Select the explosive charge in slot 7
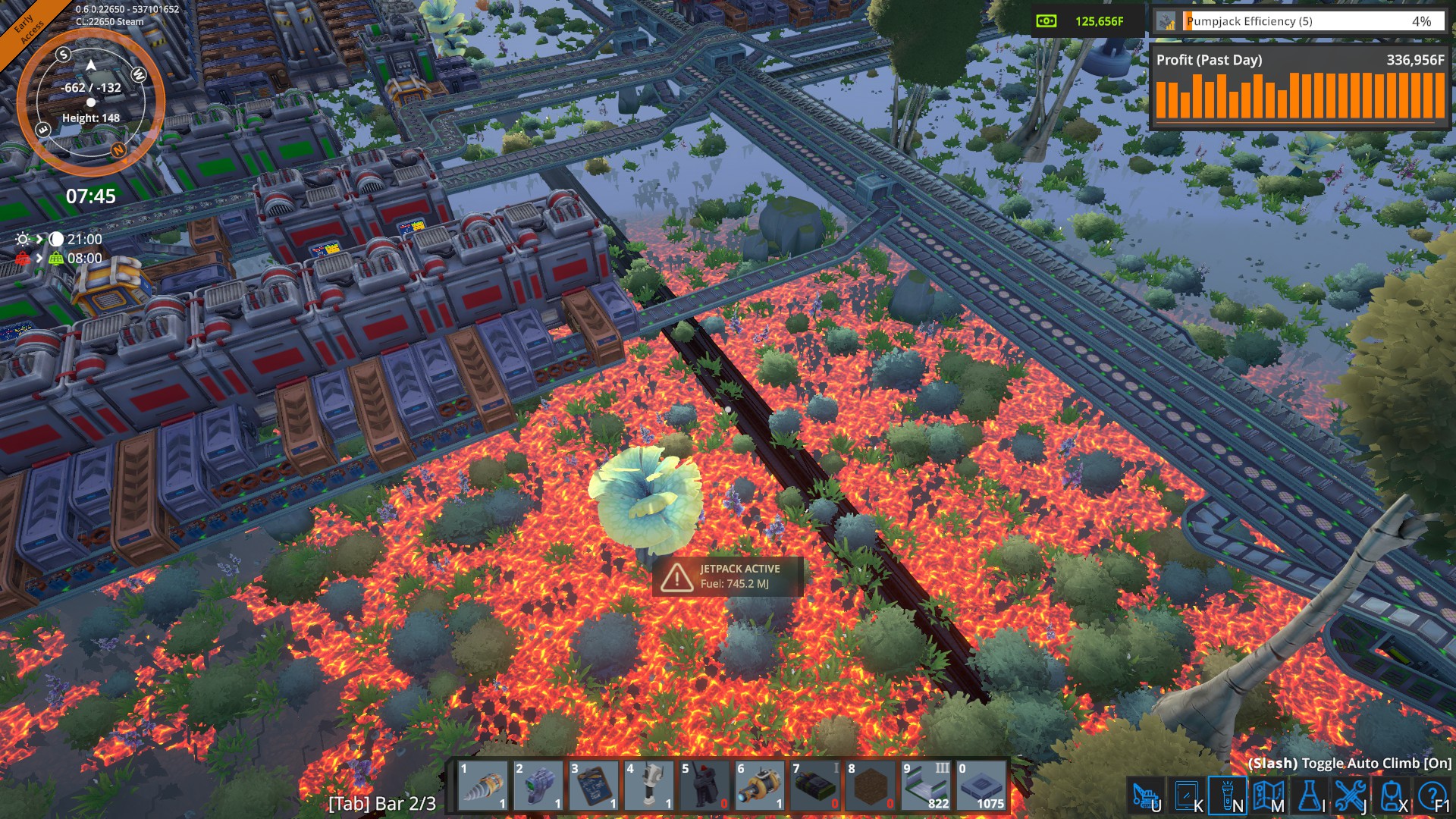 [x=815, y=786]
